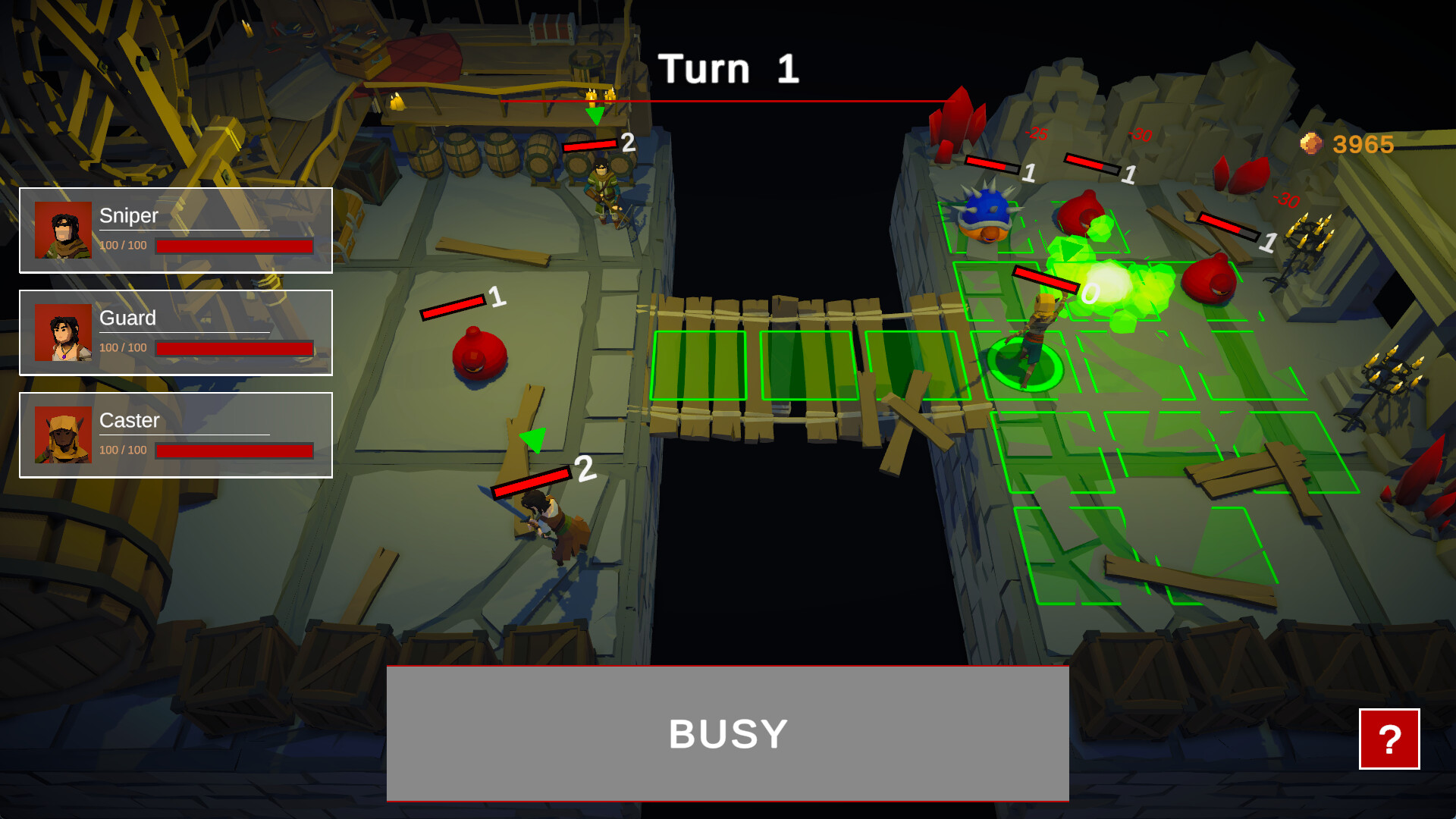Expand the Guard party panel
This screenshot has height=819, width=1456.
click(x=176, y=332)
